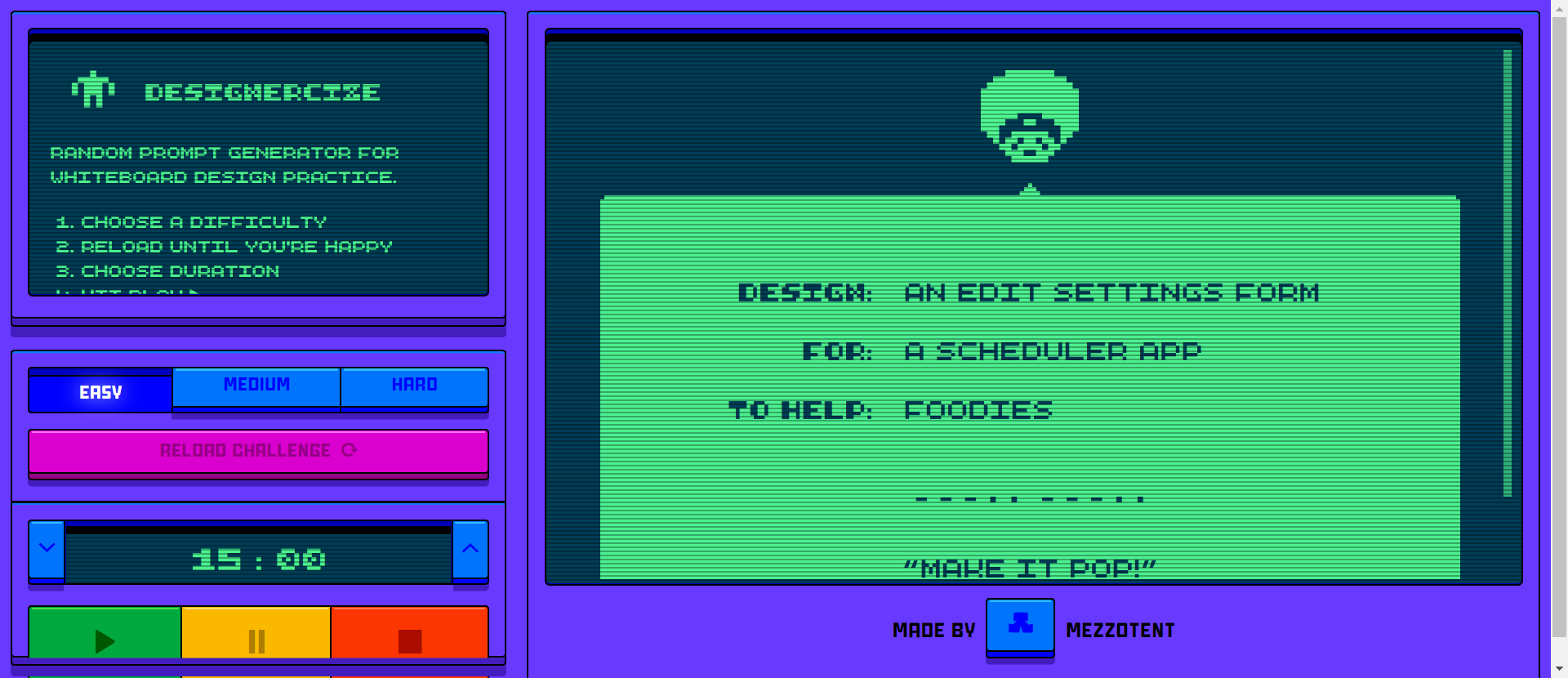Click the 15:00 timer display
Screen dimensions: 1568x678
click(258, 558)
